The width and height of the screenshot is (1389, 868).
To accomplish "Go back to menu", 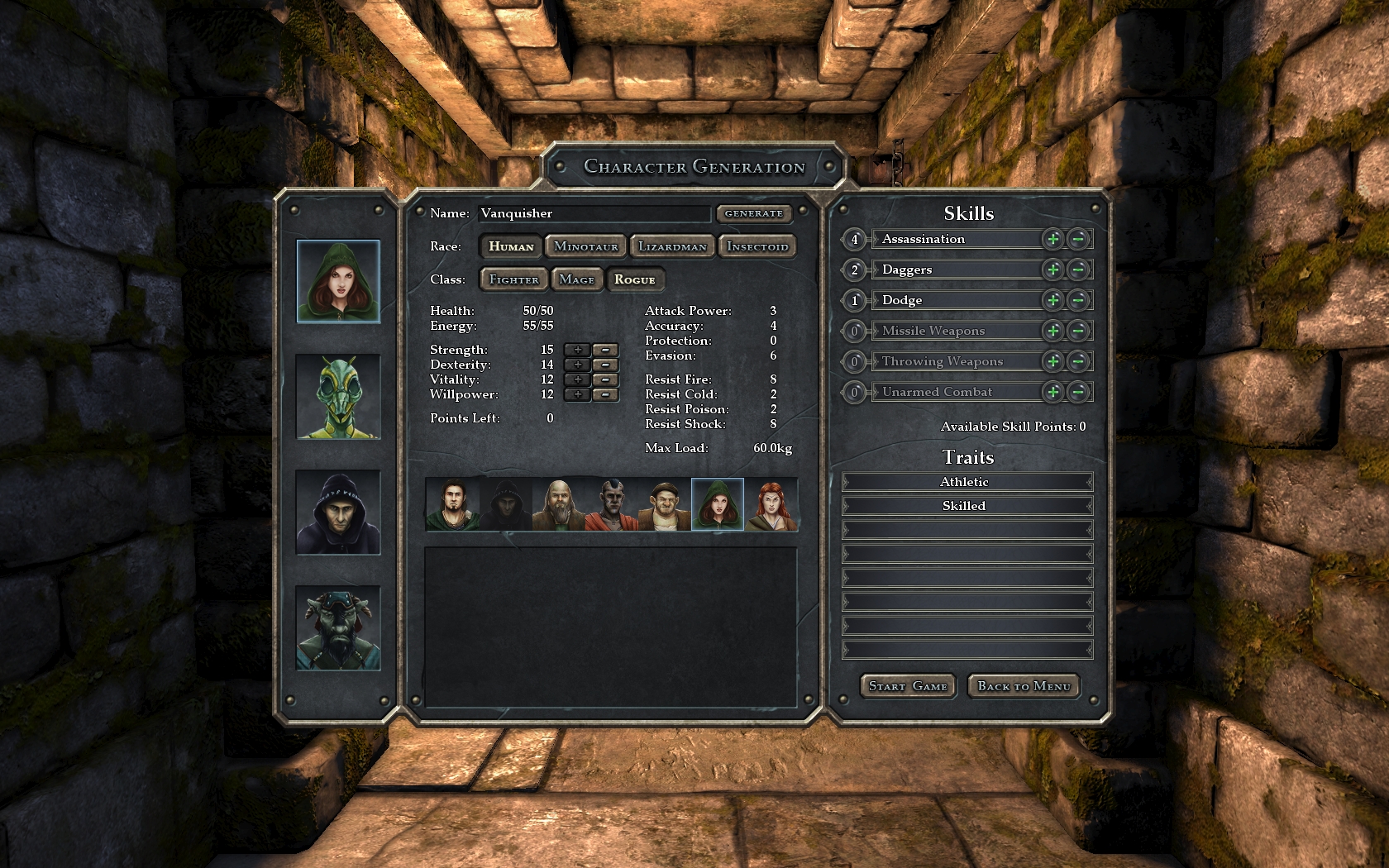I will point(1024,686).
